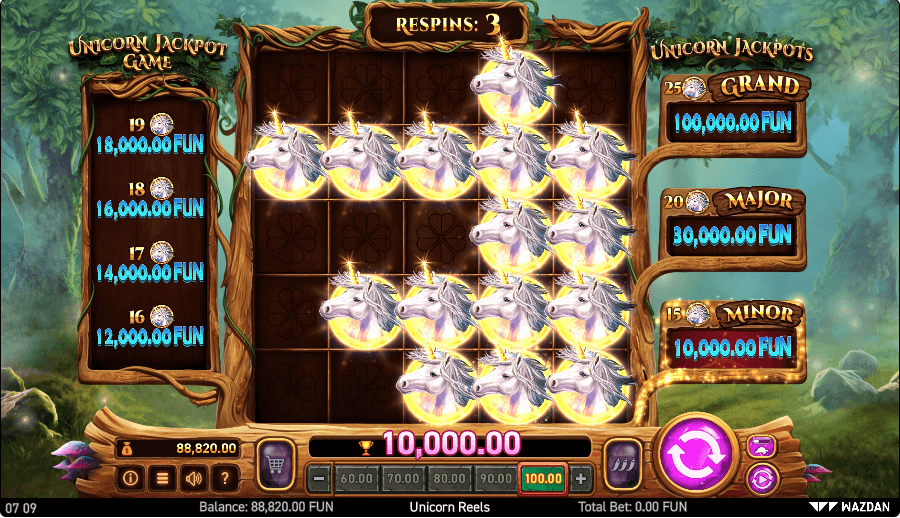Choose the 90.00 bet value

pyautogui.click(x=496, y=479)
